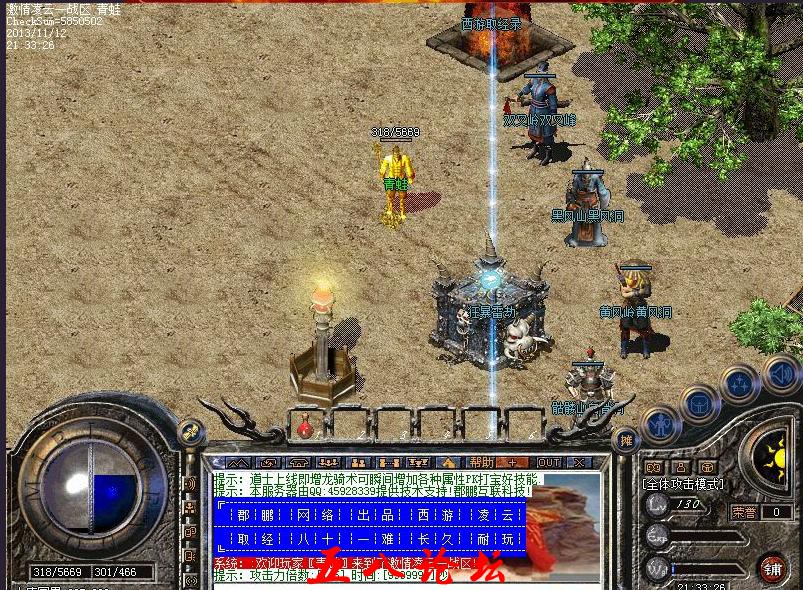Click the 郡鹏网络出品 blue chat announcement
This screenshot has width=803, height=590.
(372, 526)
